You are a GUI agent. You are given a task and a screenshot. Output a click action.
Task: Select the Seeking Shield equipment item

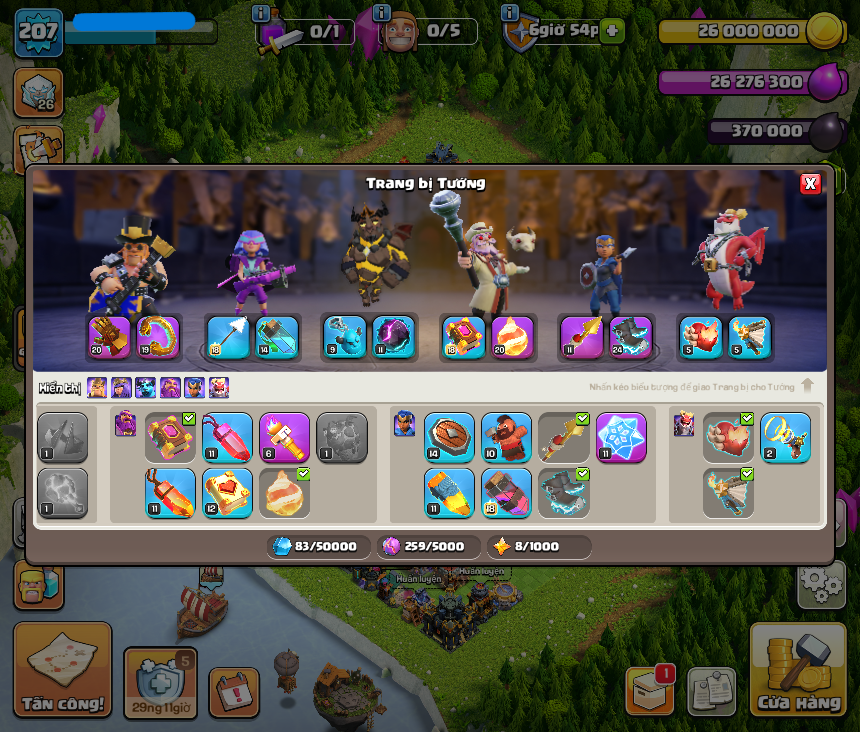click(449, 437)
